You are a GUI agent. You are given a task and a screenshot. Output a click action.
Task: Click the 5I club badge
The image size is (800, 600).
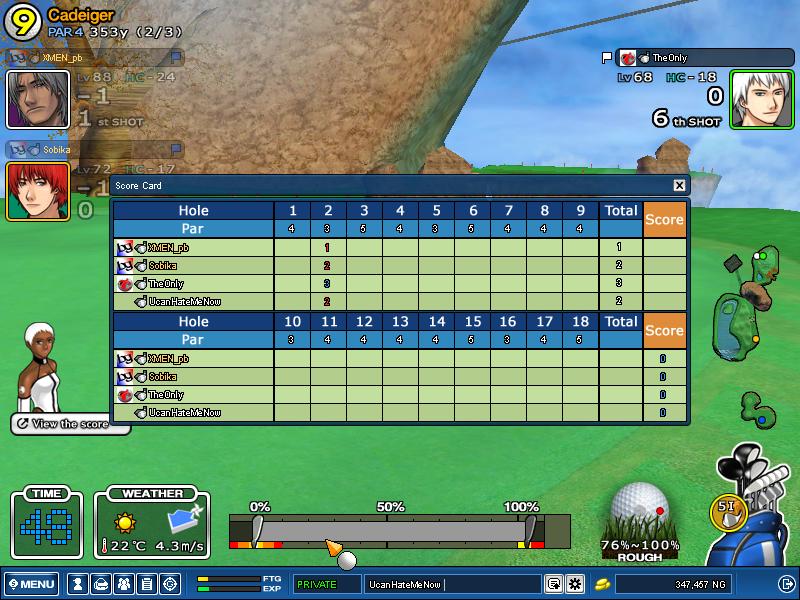pyautogui.click(x=727, y=507)
